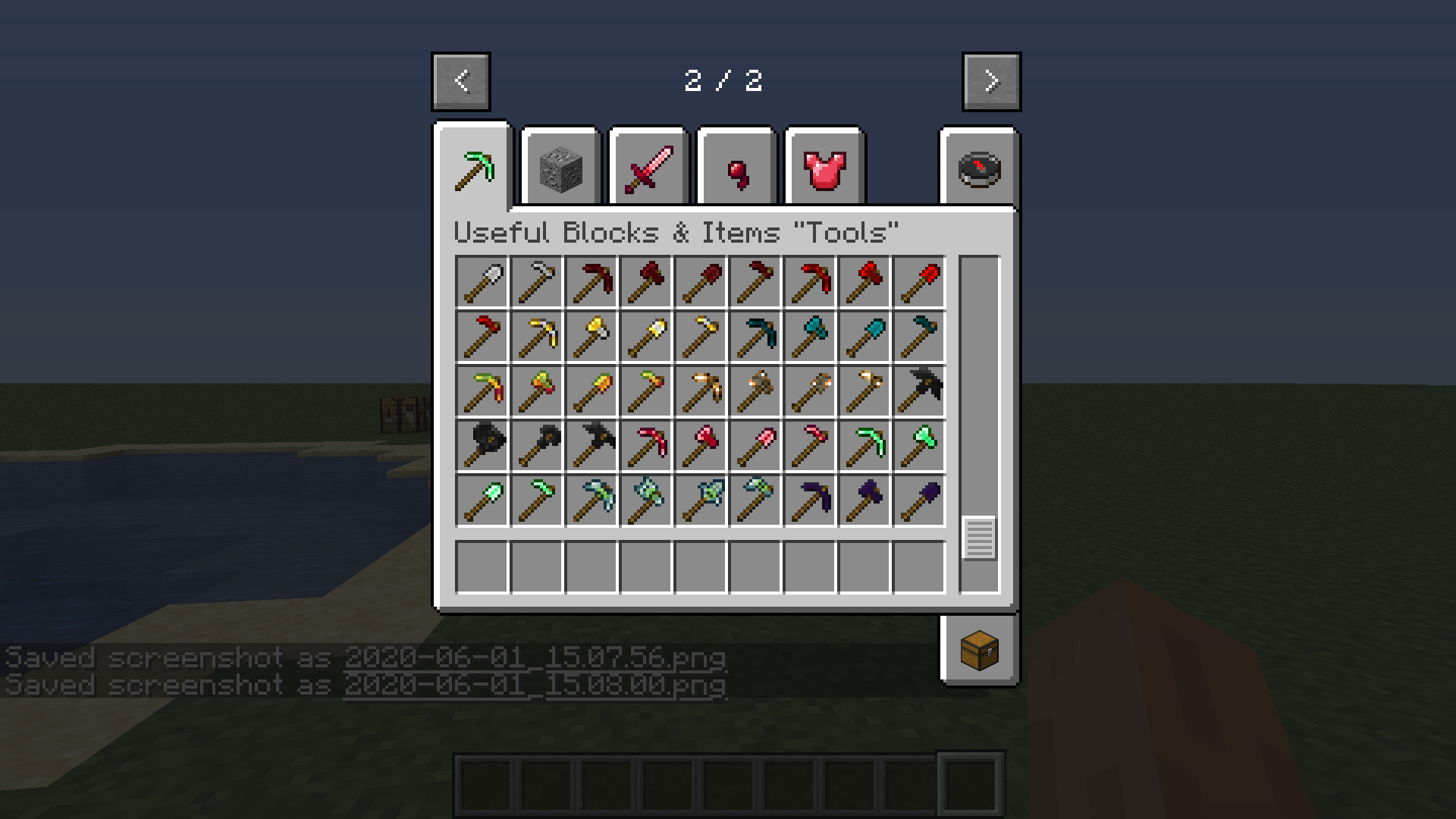
Task: Select the iron shovel in the first slot
Action: click(x=482, y=281)
